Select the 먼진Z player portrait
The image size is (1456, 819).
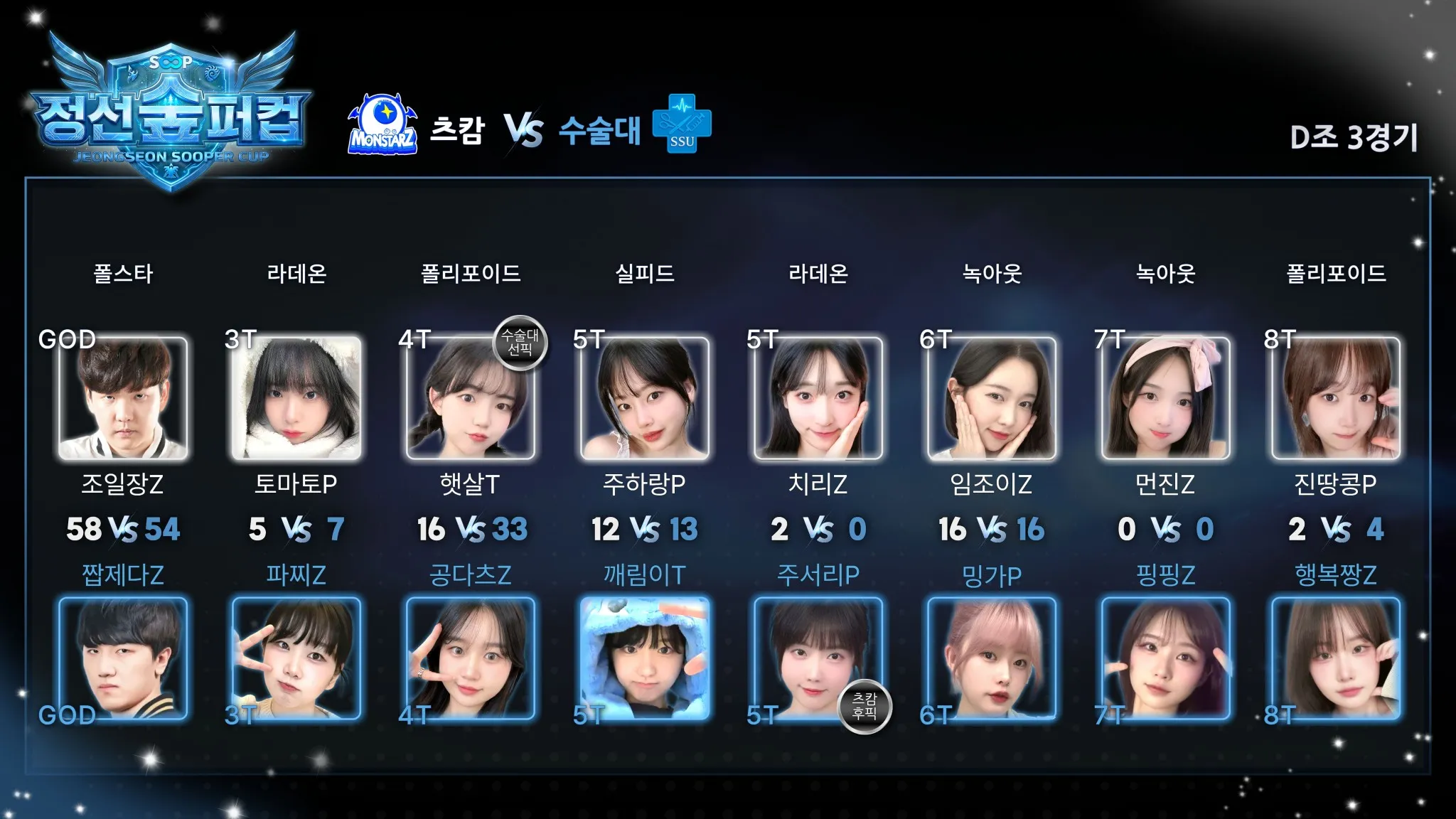(1165, 398)
